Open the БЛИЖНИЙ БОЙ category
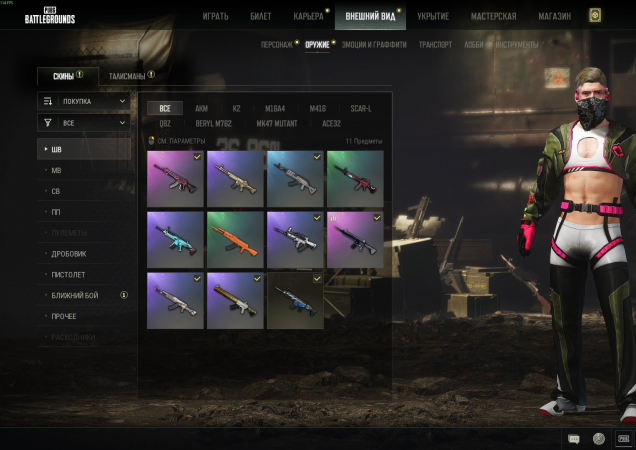The width and height of the screenshot is (636, 450). pyautogui.click(x=74, y=295)
